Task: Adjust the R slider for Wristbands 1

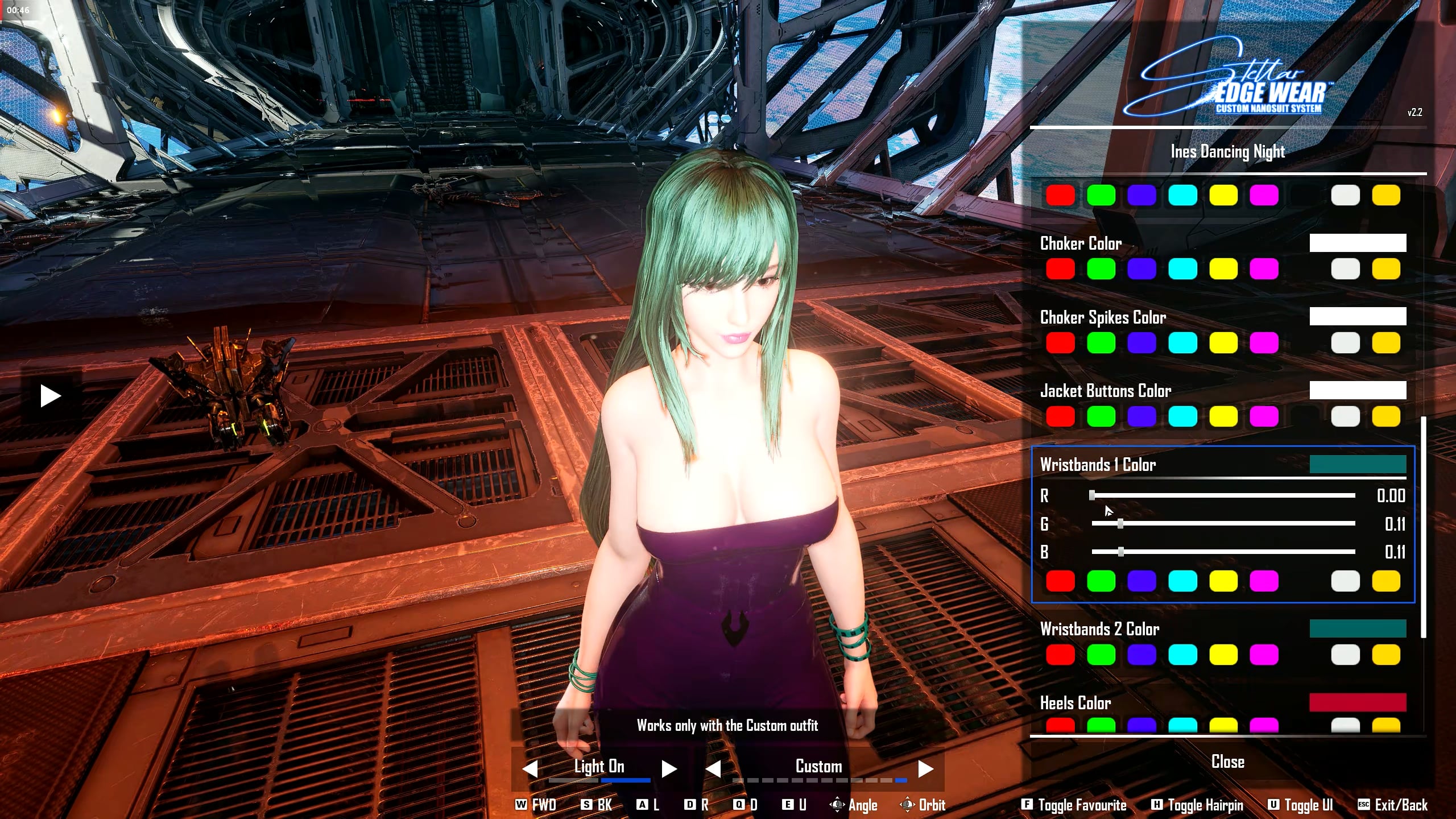Action: [x=1092, y=496]
